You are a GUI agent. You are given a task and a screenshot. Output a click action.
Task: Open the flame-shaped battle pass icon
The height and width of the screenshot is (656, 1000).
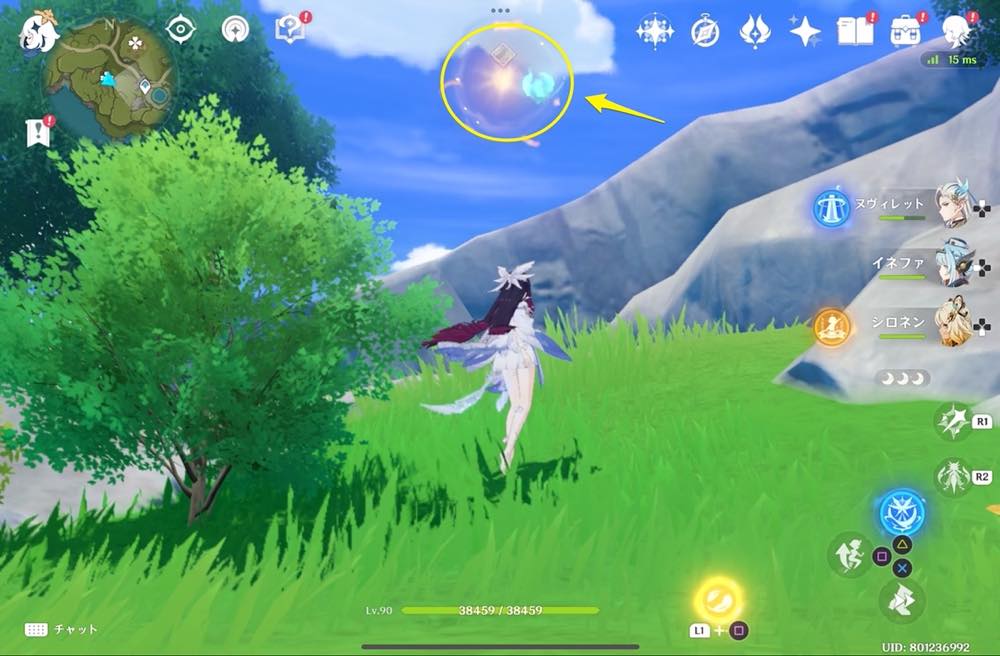tap(754, 32)
